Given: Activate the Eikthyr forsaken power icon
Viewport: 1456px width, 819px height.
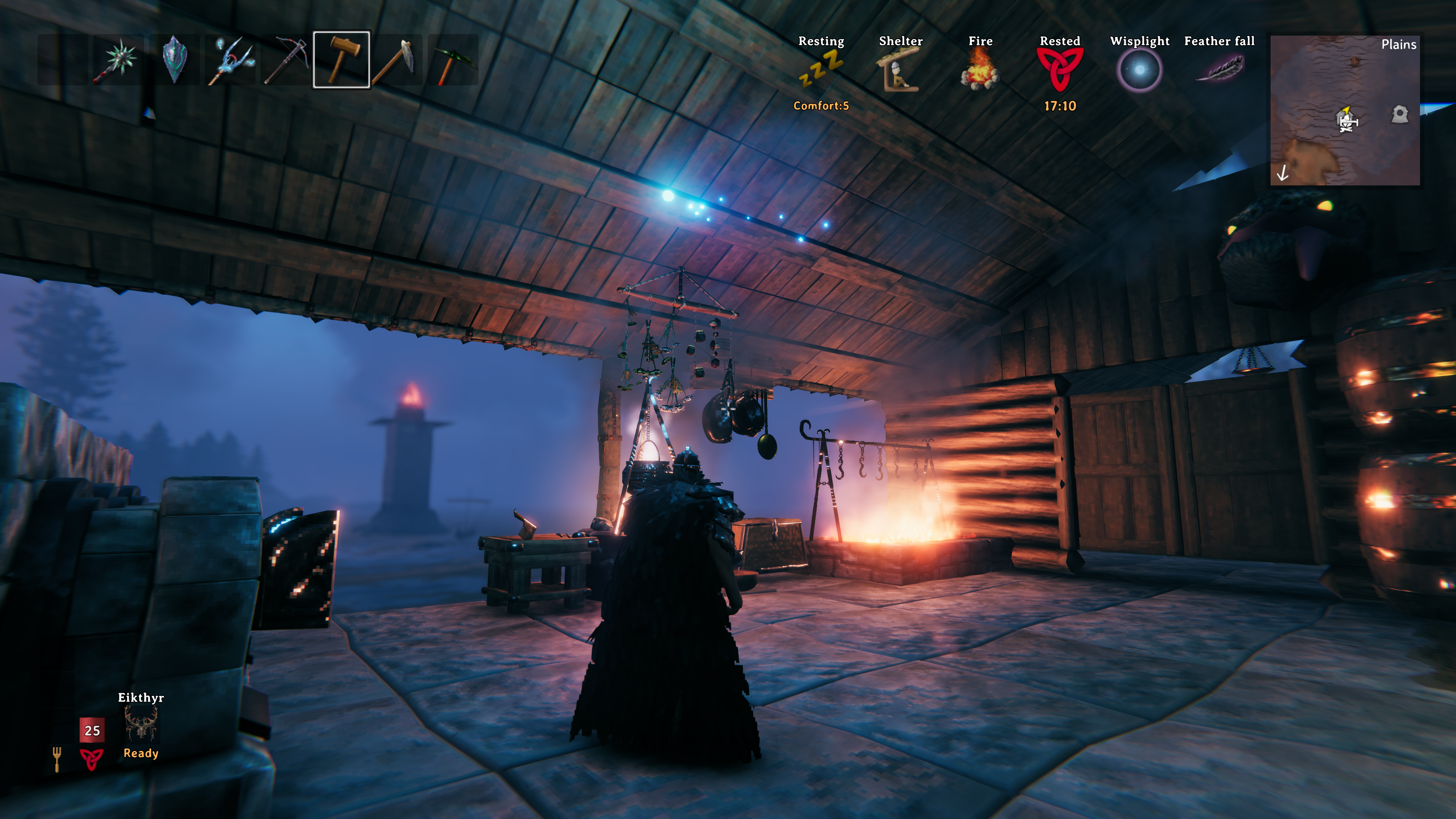Looking at the screenshot, I should (141, 724).
